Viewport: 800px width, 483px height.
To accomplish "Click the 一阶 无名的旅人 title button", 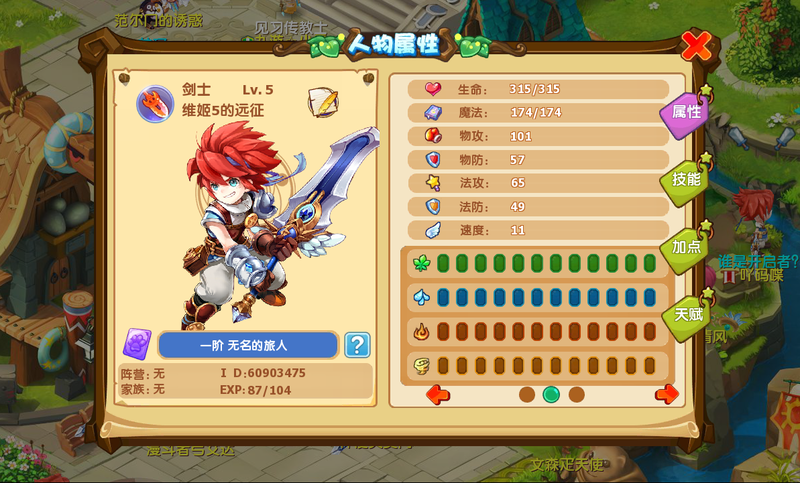I will (248, 345).
